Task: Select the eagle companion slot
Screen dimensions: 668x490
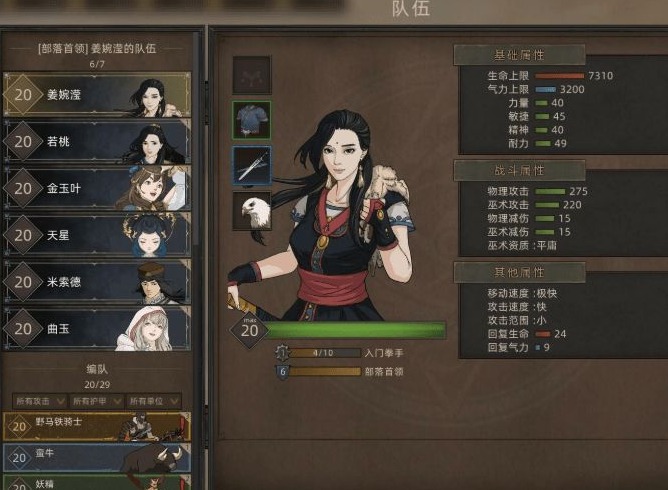Action: (252, 212)
